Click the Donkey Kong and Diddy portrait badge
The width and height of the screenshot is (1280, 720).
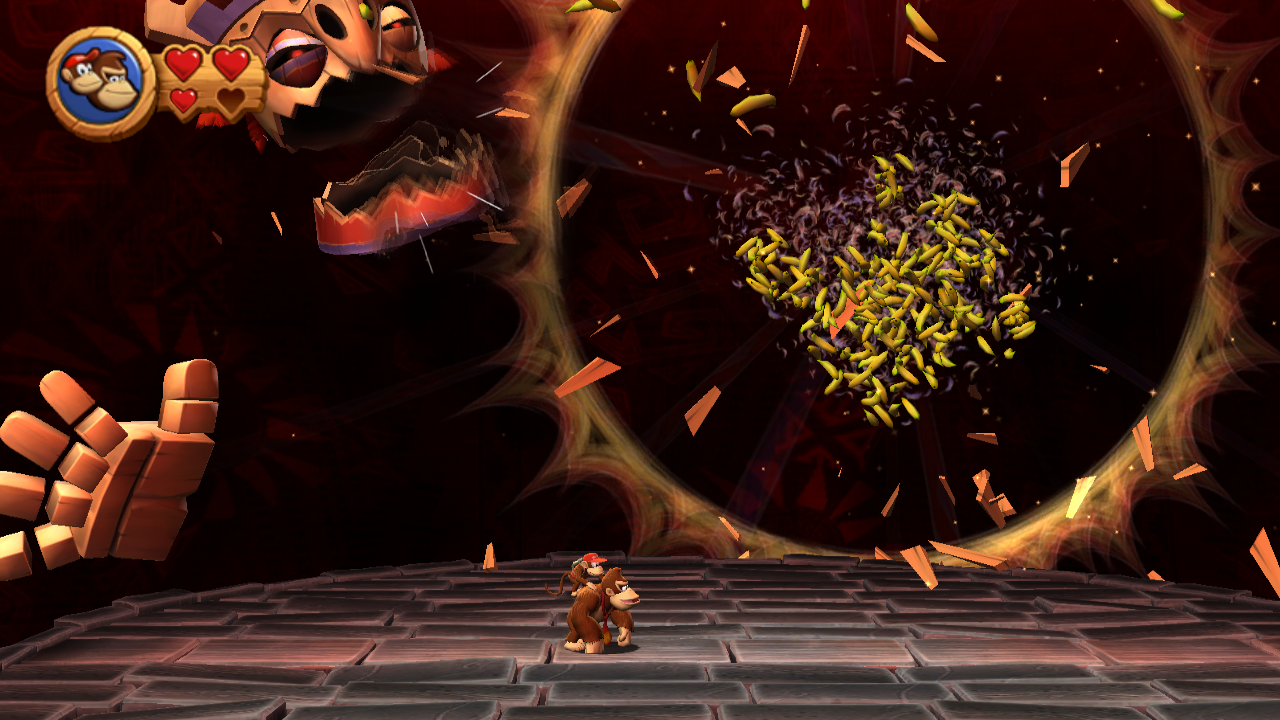click(x=100, y=82)
